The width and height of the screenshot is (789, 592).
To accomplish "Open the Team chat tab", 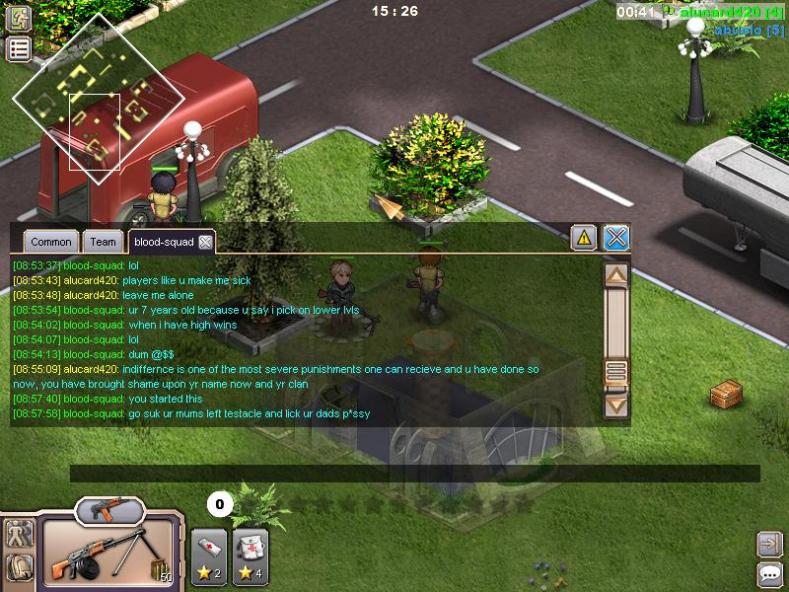I will [x=102, y=242].
